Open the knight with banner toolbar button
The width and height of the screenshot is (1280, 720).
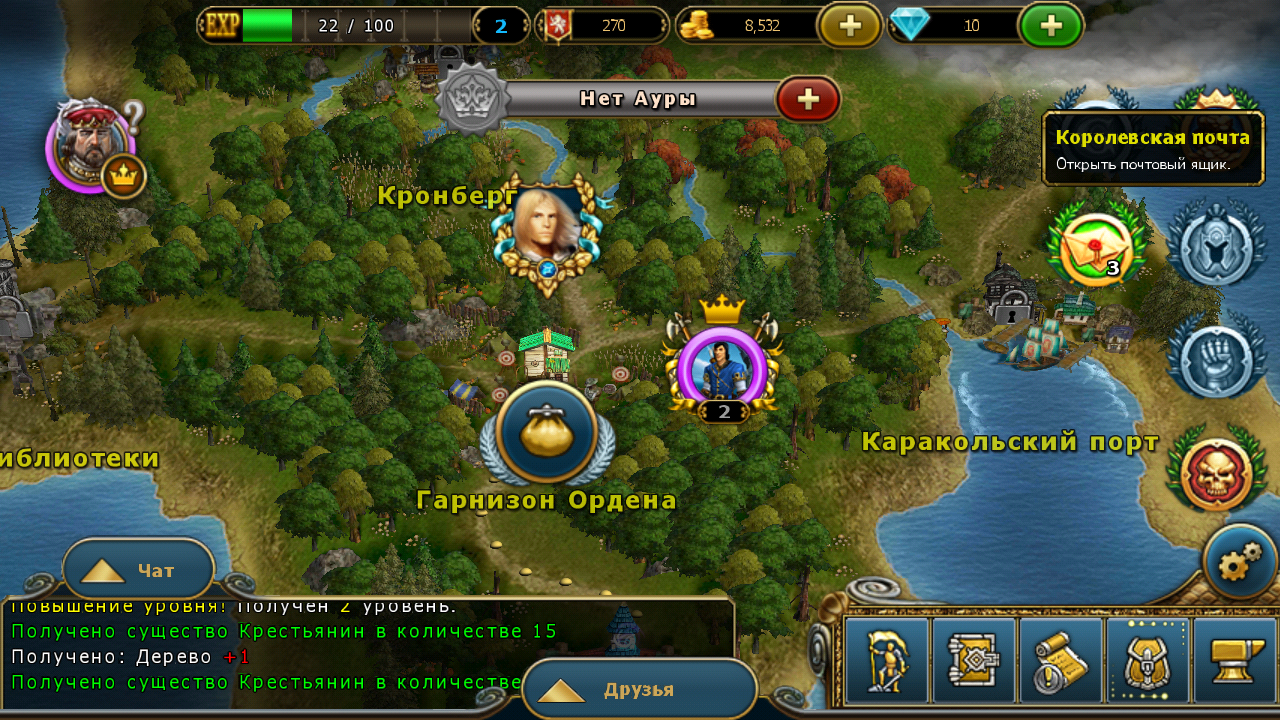(886, 661)
